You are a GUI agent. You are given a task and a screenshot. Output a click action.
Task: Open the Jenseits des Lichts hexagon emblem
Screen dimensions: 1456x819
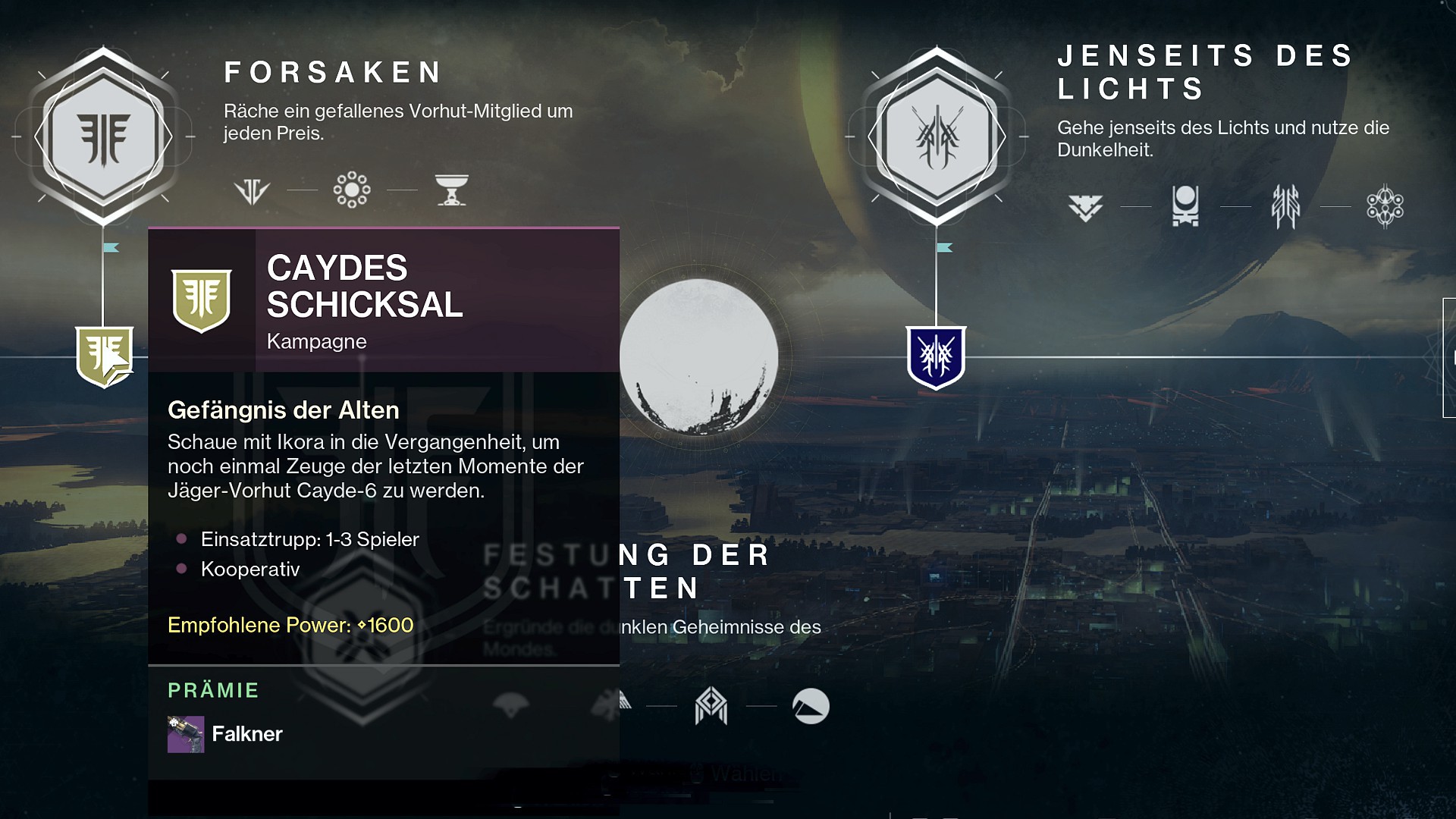point(937,136)
